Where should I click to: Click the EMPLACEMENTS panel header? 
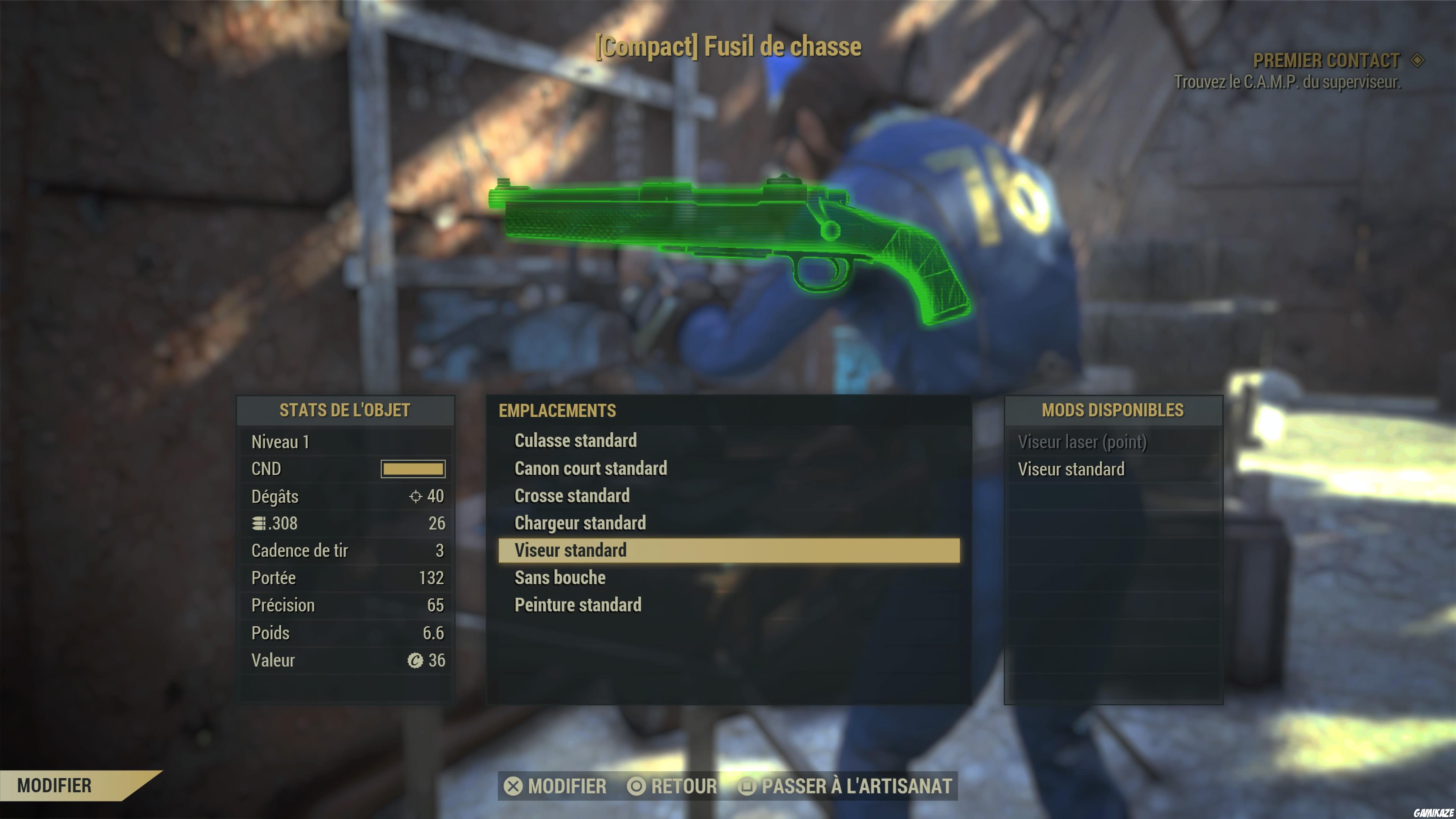(x=557, y=411)
